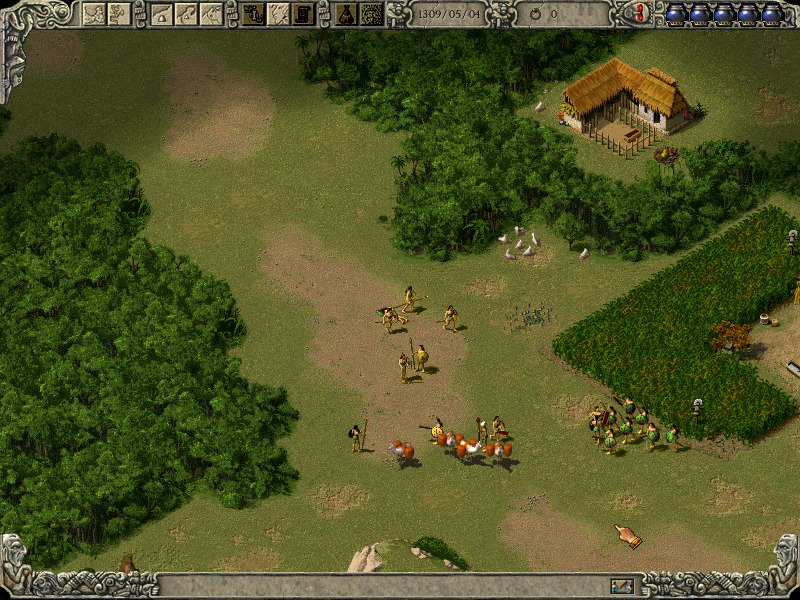Open the two-figures icon on the bottom bar
The image size is (800, 600).
tap(622, 585)
